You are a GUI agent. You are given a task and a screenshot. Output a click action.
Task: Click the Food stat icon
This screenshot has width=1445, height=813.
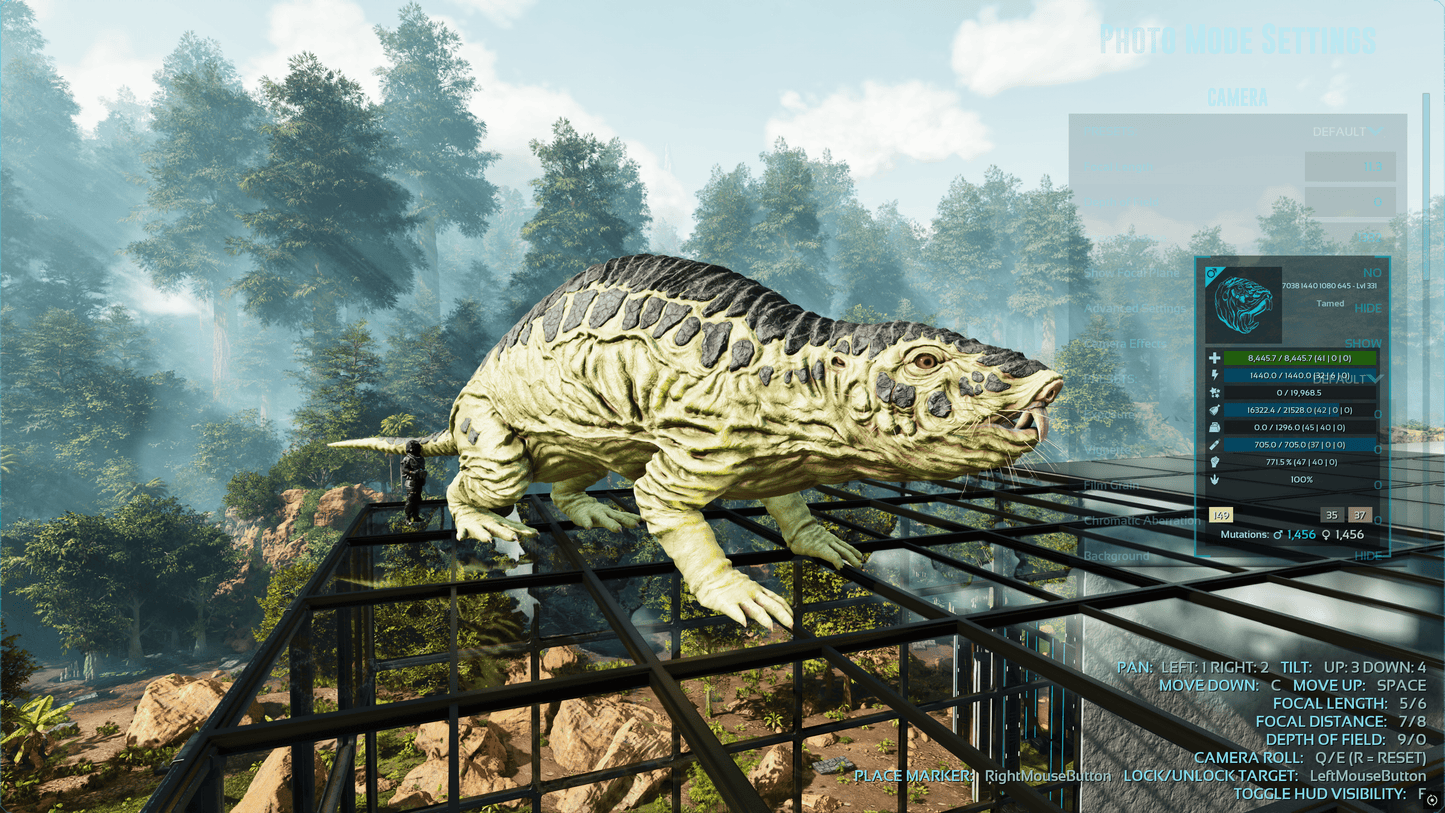tap(1214, 409)
